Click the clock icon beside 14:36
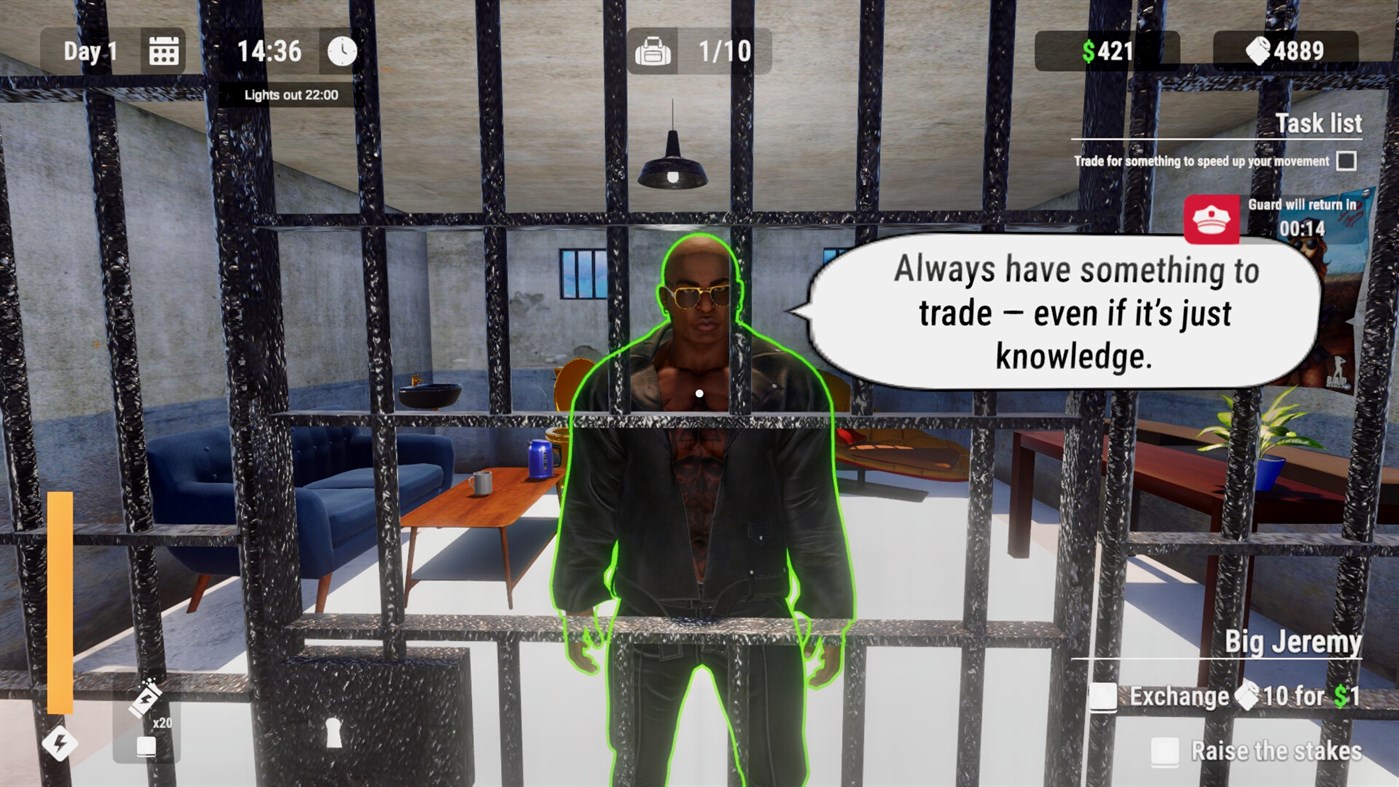 click(x=340, y=50)
